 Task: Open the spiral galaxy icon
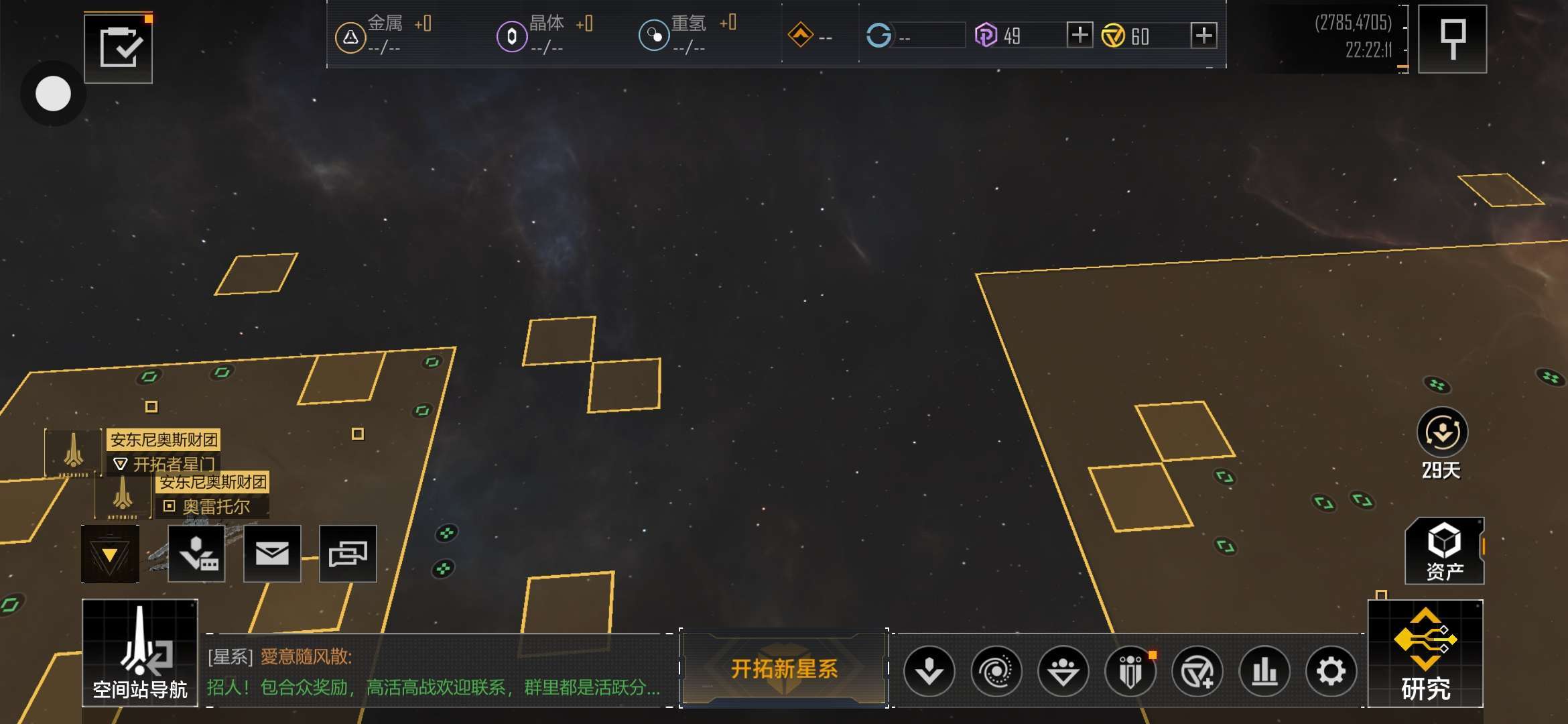pyautogui.click(x=996, y=671)
